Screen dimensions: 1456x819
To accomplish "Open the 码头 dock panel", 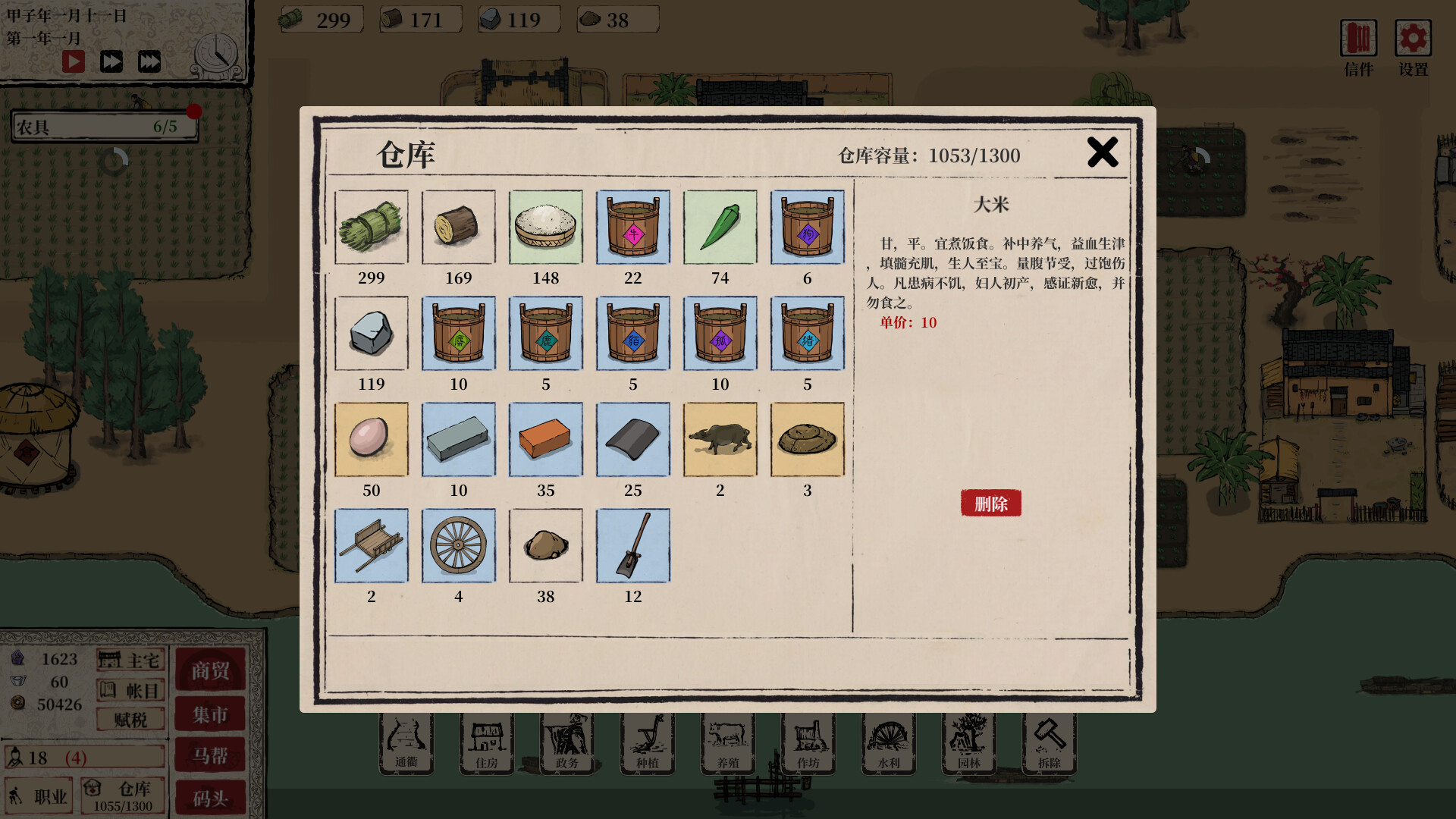I will click(210, 798).
